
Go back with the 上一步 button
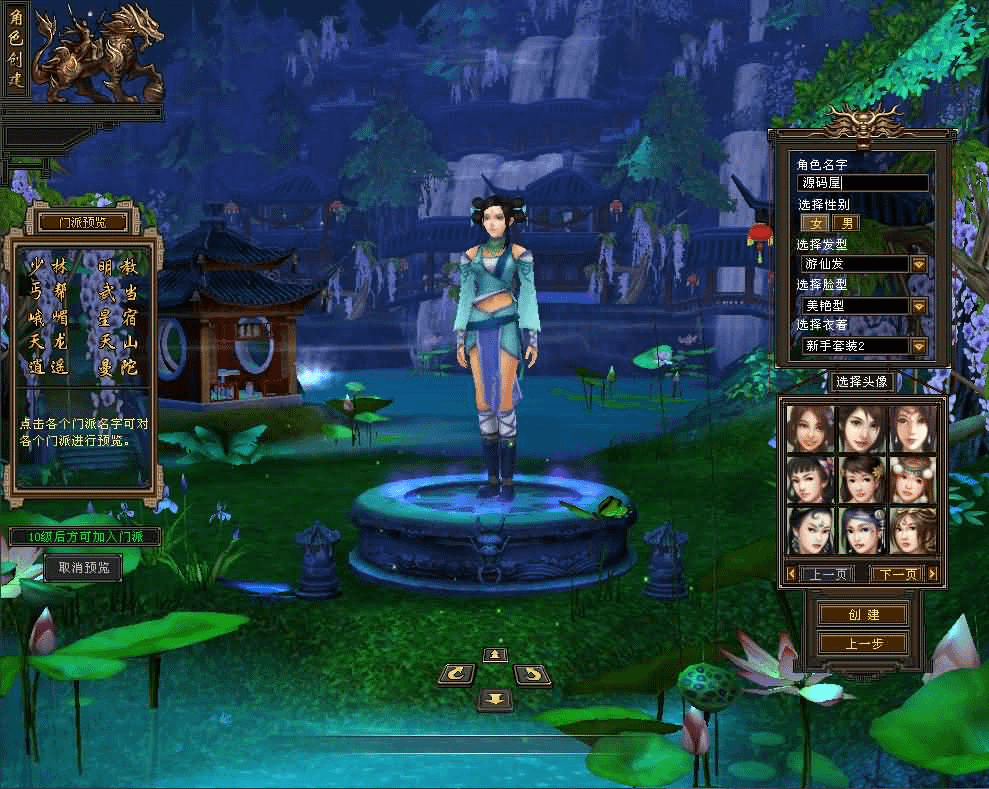(x=861, y=644)
